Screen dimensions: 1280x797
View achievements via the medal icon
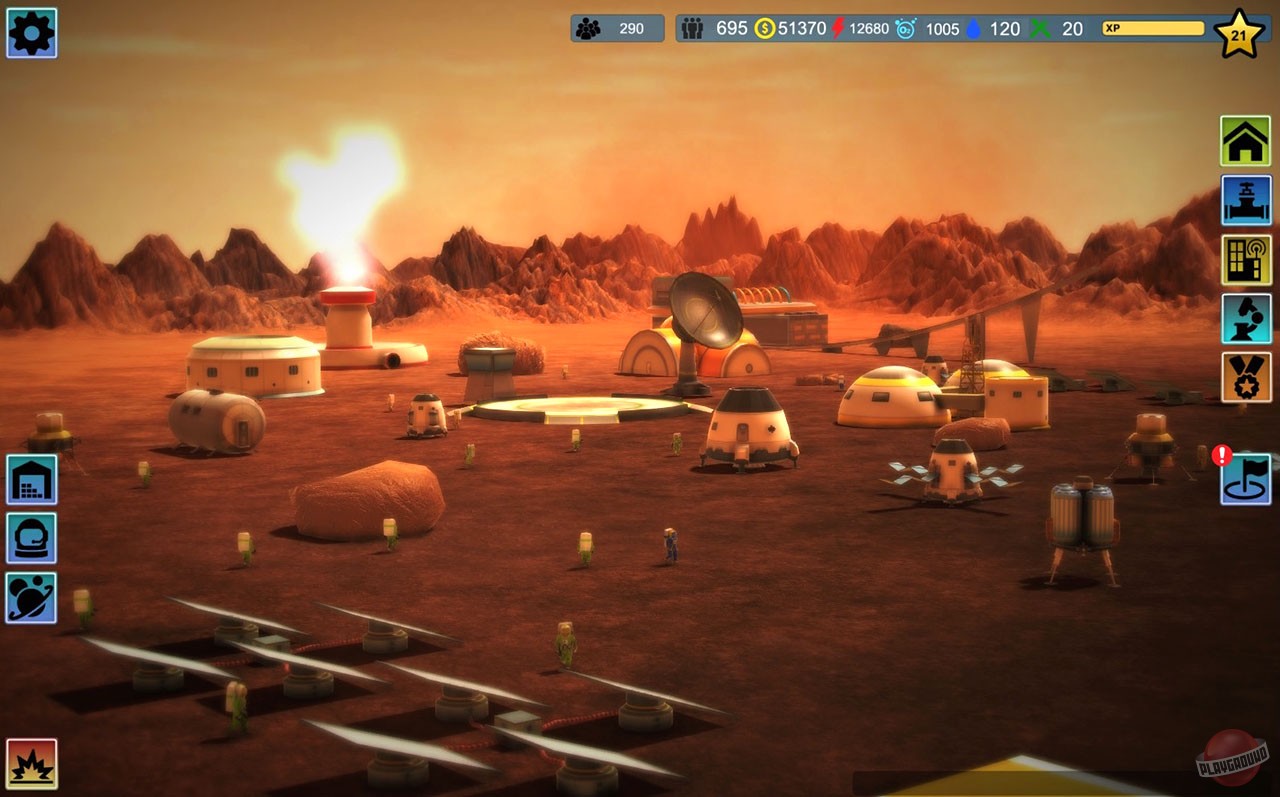1244,380
